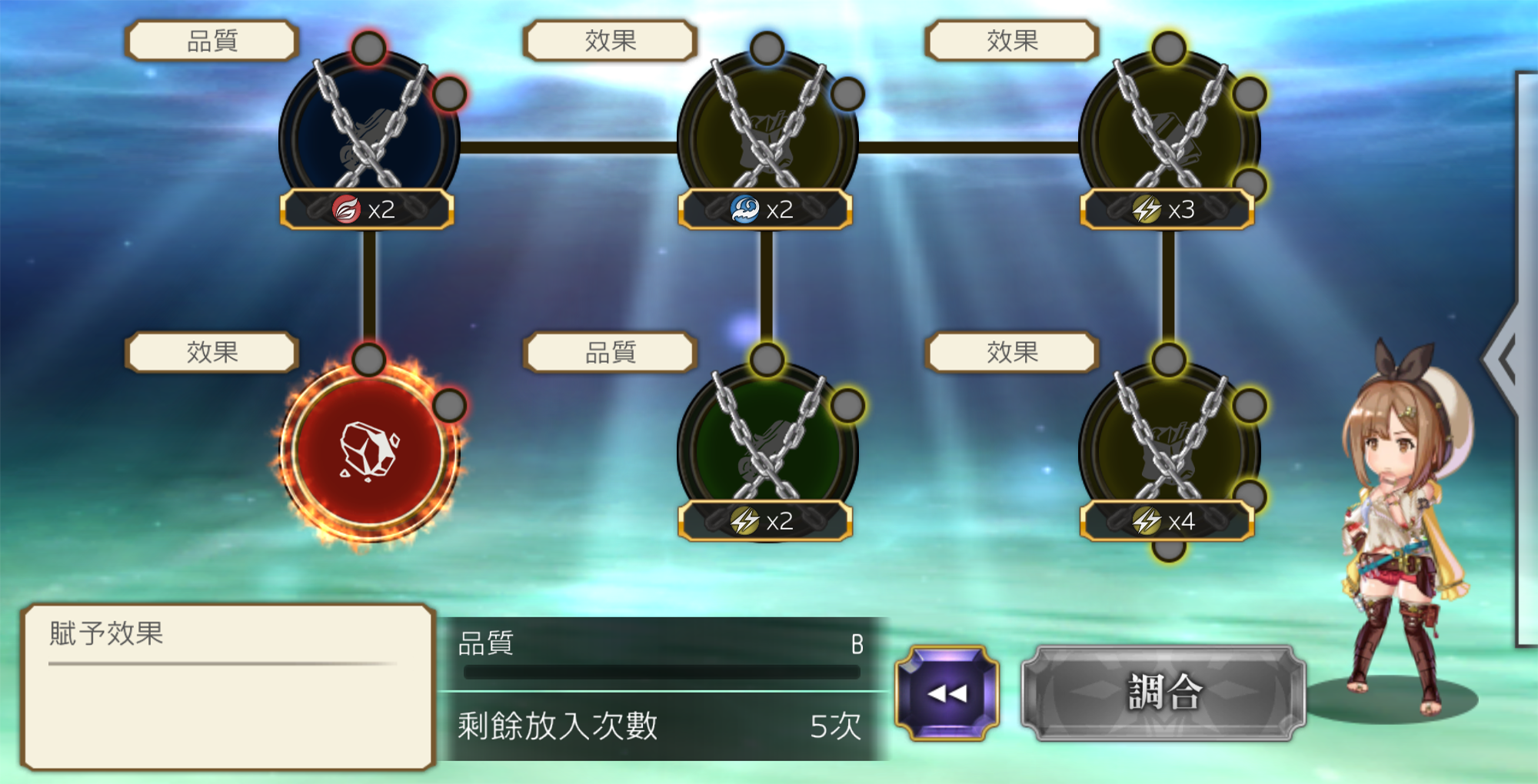The height and width of the screenshot is (784, 1538).
Task: Click the 調合 synthesize button
Action: 1163,693
